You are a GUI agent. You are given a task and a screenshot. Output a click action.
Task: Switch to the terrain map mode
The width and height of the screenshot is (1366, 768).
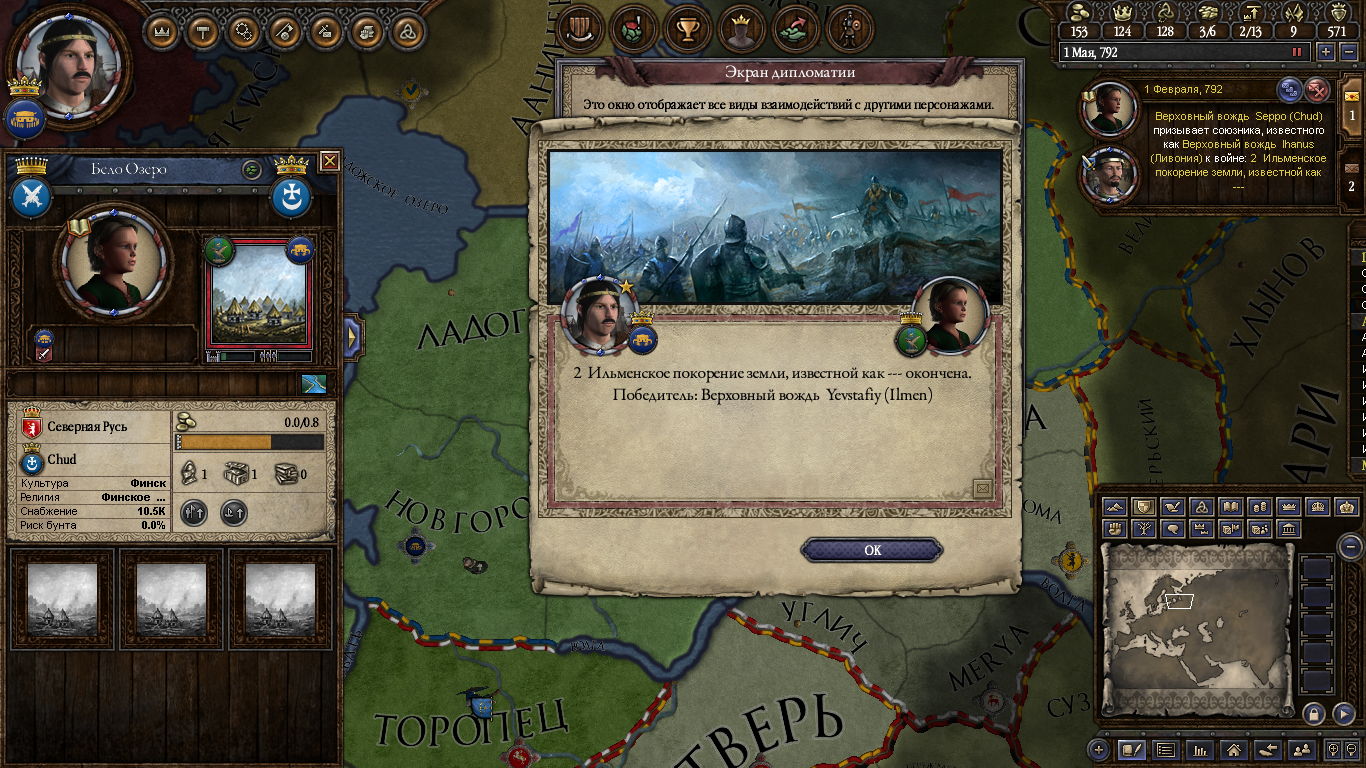[x=1115, y=507]
